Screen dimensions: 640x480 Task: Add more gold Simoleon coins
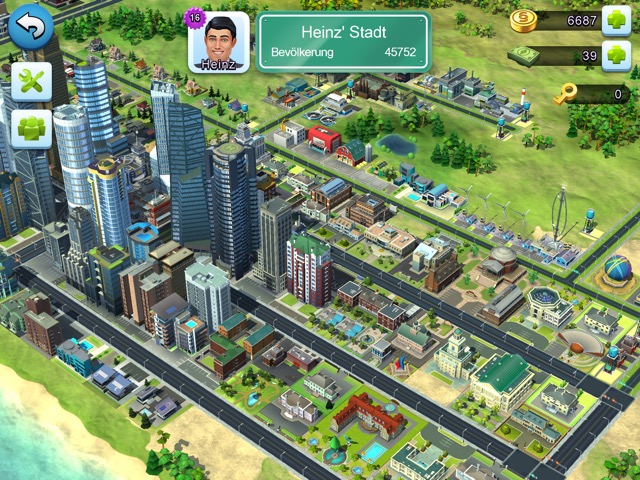616,20
